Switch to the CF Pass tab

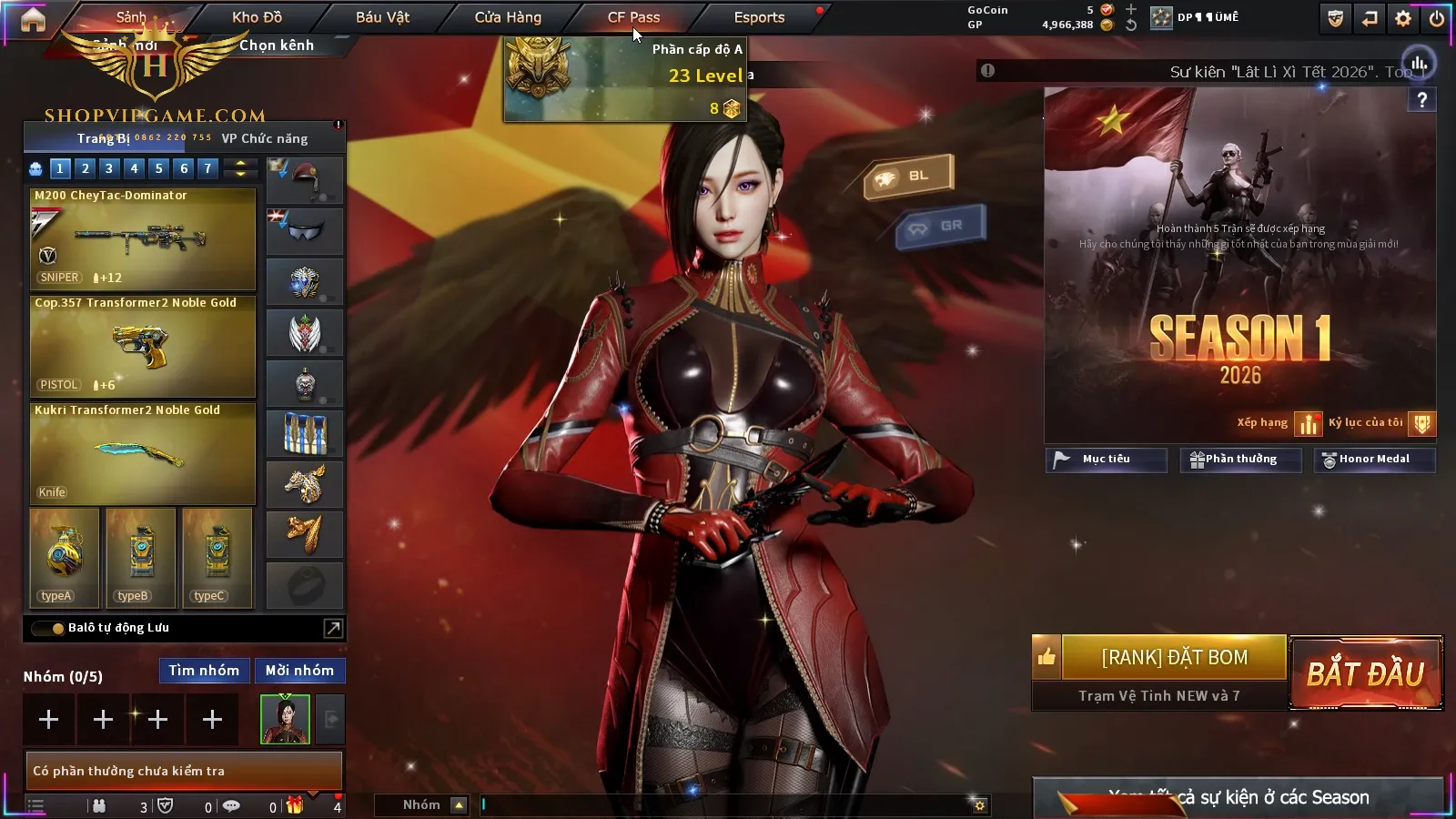pos(633,17)
